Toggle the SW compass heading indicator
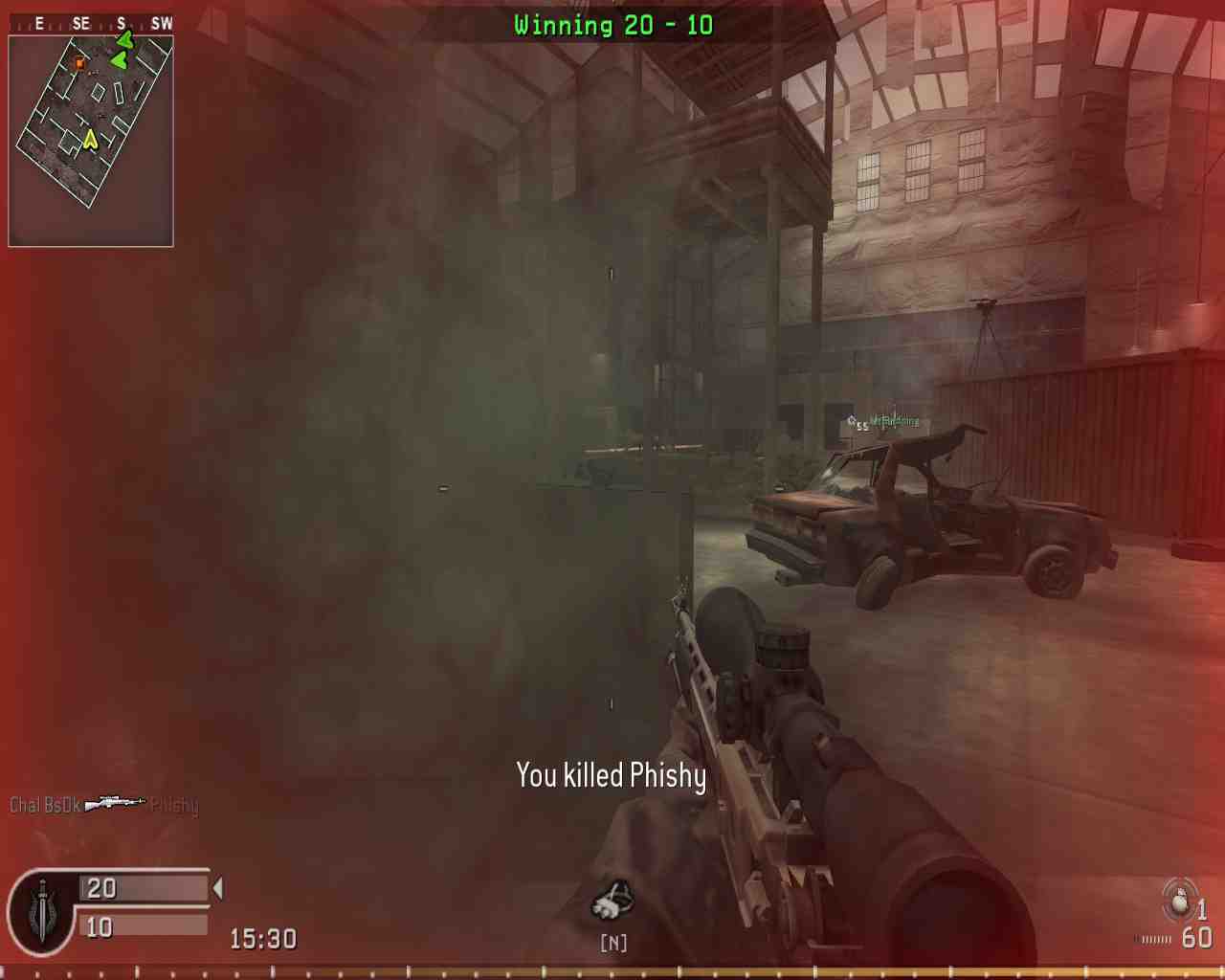The image size is (1225, 980). click(x=162, y=23)
